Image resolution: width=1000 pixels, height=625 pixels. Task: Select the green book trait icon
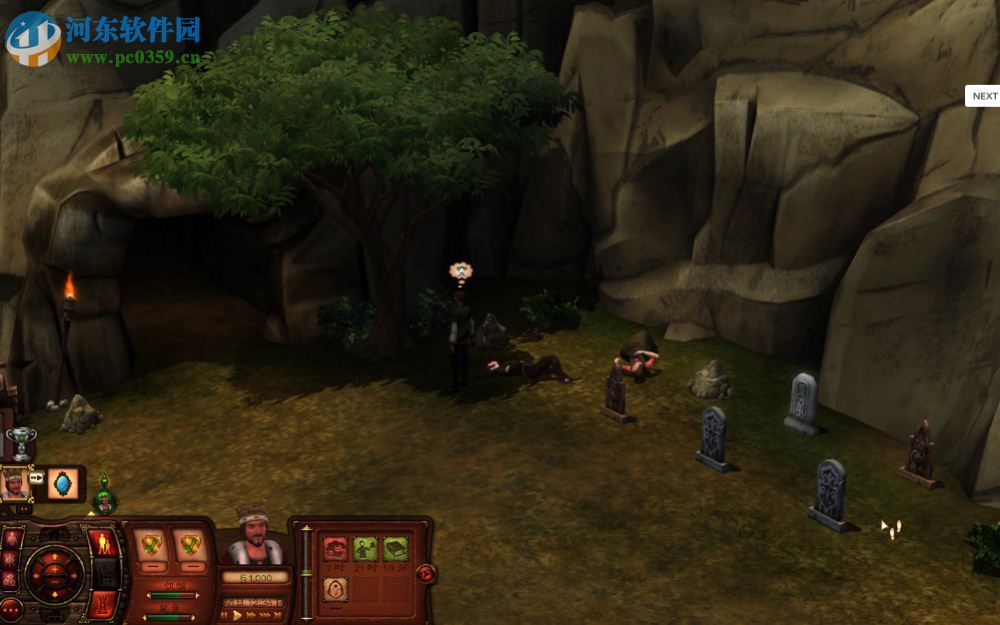(x=395, y=549)
